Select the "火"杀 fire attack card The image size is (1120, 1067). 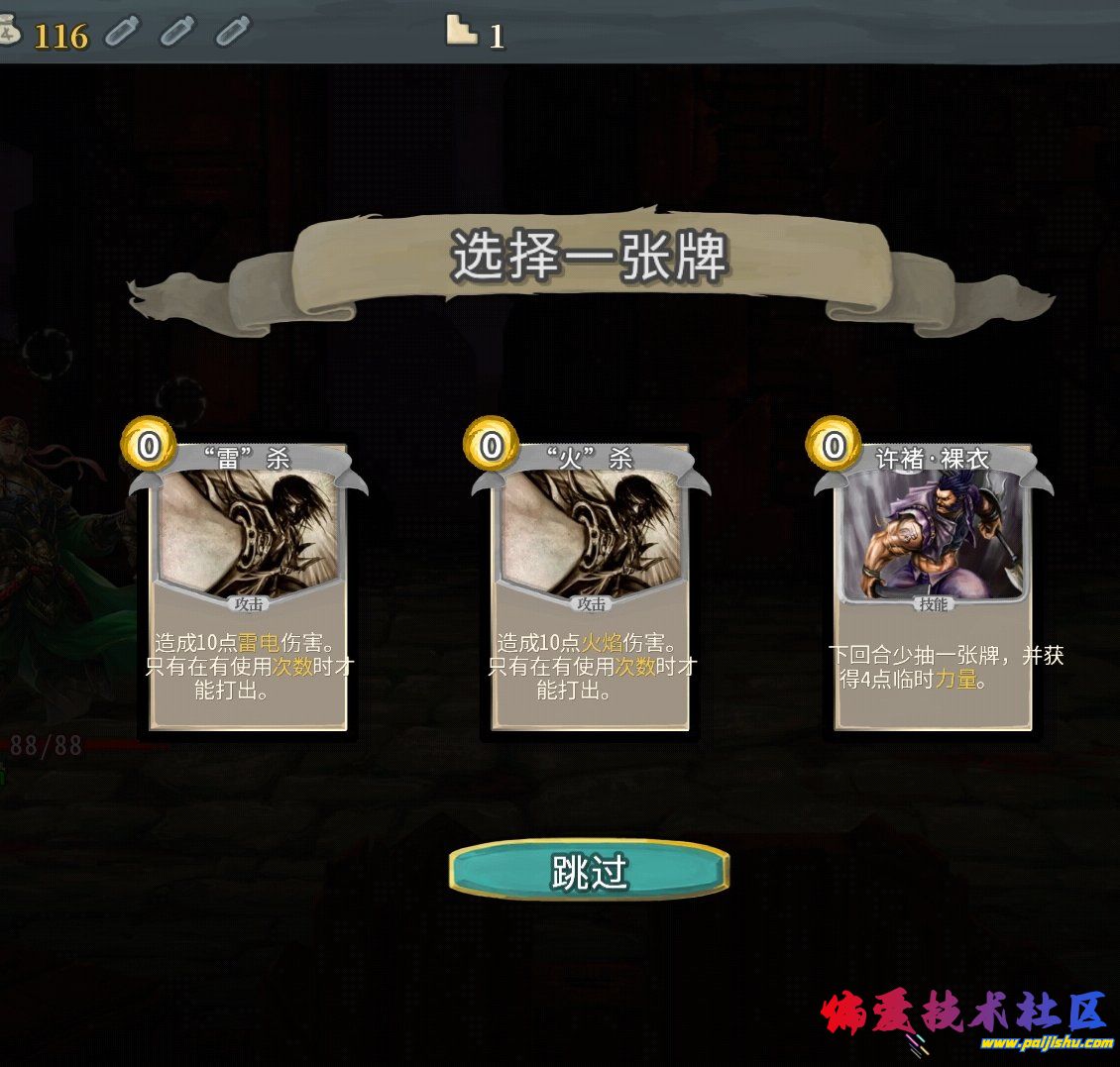coord(591,585)
